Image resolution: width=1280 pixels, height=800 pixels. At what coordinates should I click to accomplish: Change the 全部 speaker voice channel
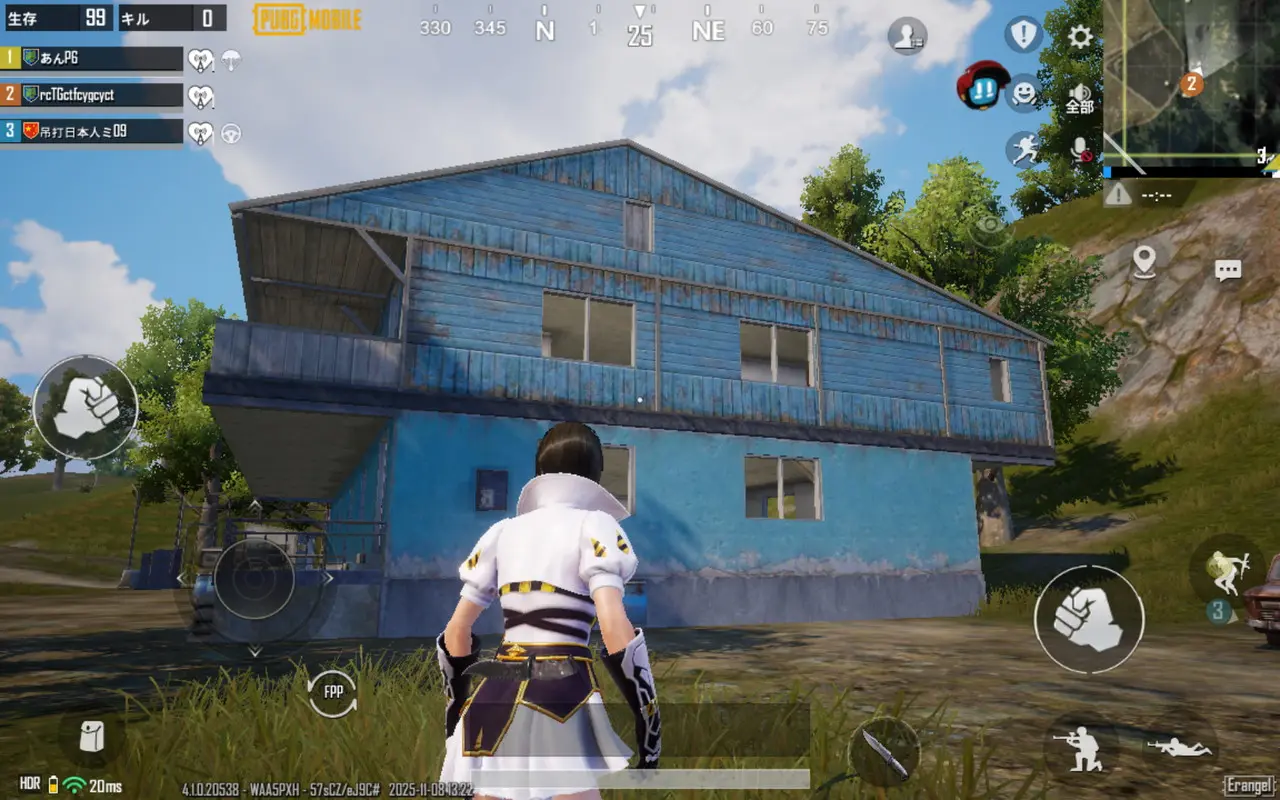(1080, 97)
